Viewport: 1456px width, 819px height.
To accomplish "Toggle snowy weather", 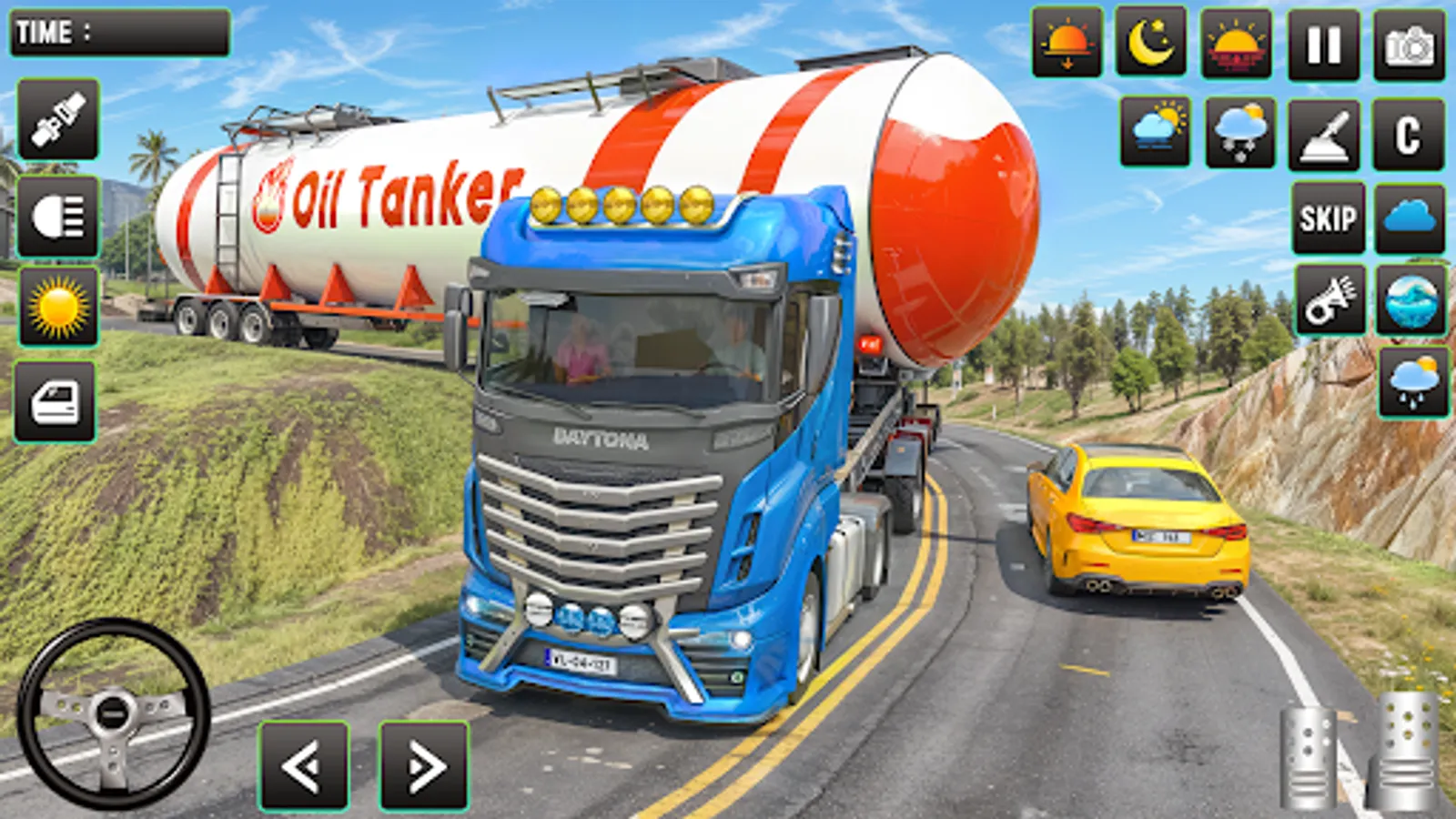I will coord(1238,129).
